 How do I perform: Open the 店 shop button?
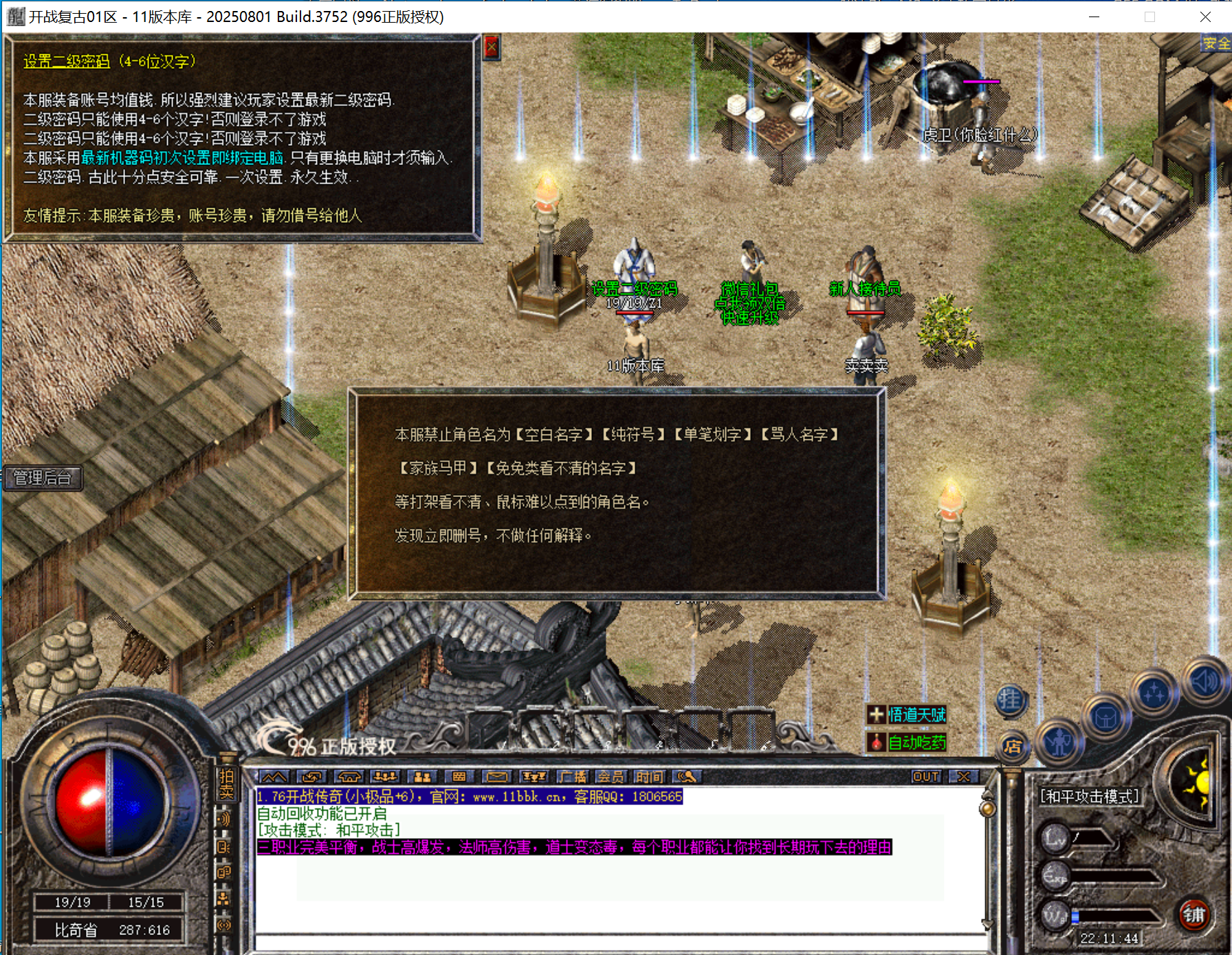point(1013,746)
